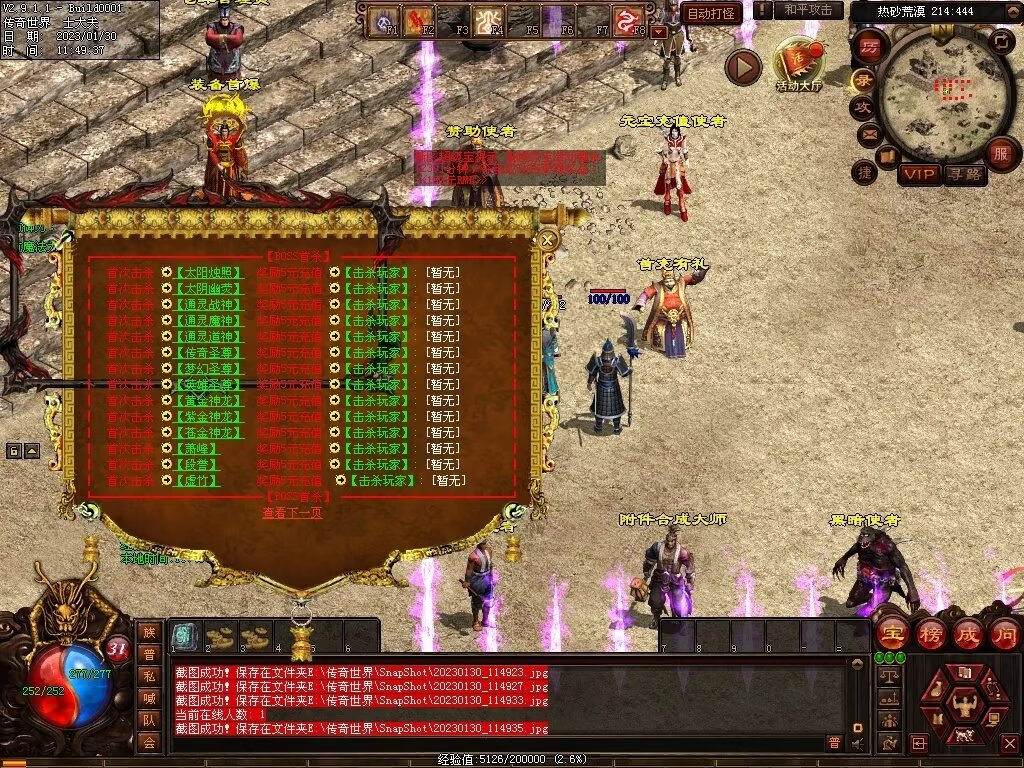Activate the 寻路 pathfinding button
Image resolution: width=1024 pixels, height=768 pixels.
(965, 174)
